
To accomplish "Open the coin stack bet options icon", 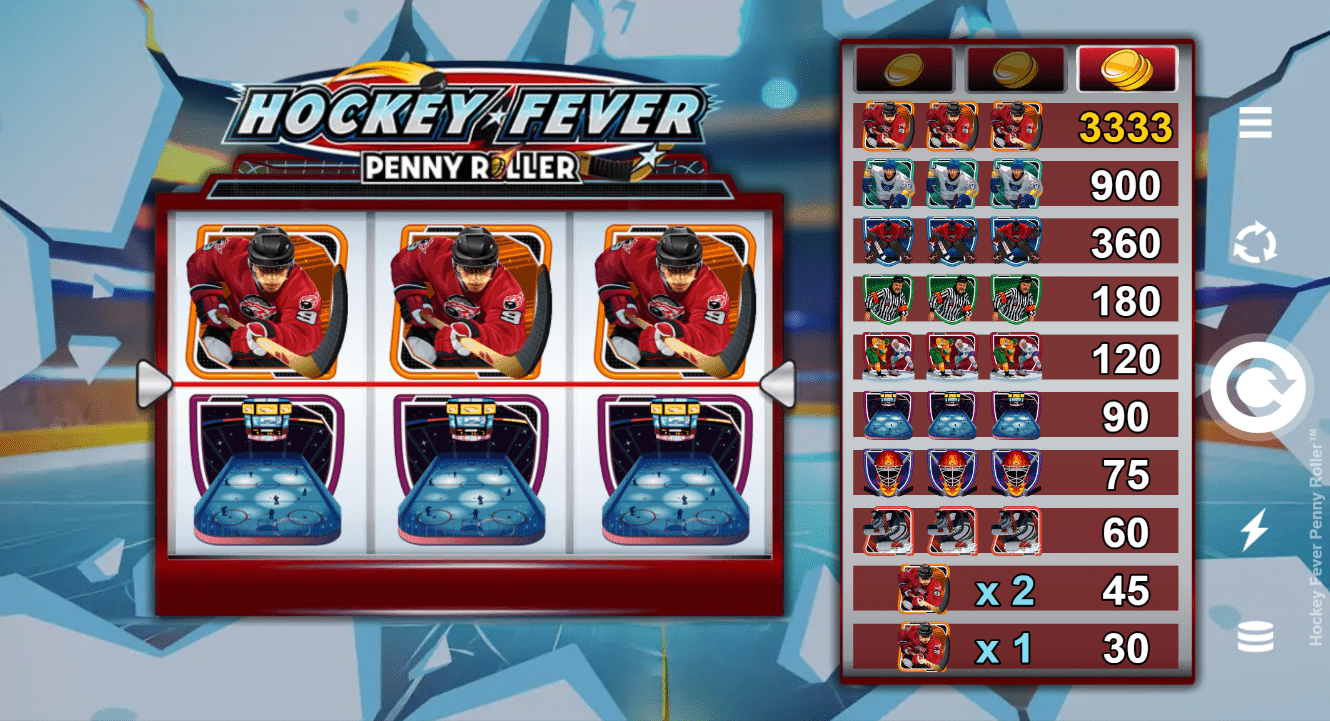I will (x=1254, y=636).
